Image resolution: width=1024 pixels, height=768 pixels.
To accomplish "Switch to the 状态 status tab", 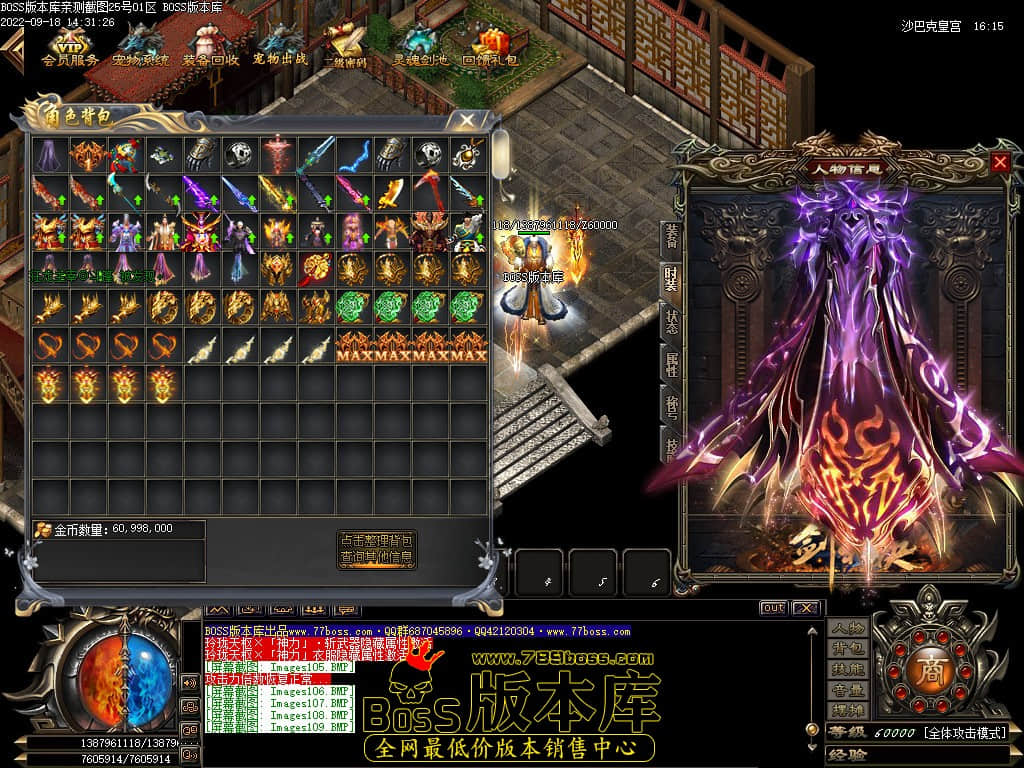I will (671, 322).
